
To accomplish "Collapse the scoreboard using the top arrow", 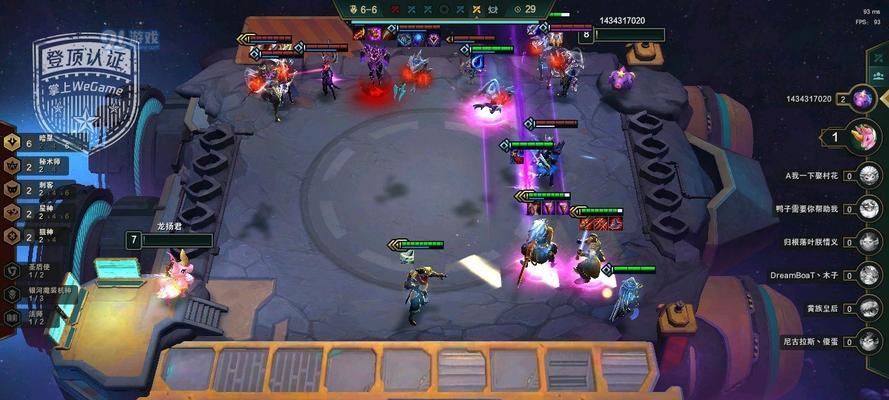I will click(x=876, y=55).
